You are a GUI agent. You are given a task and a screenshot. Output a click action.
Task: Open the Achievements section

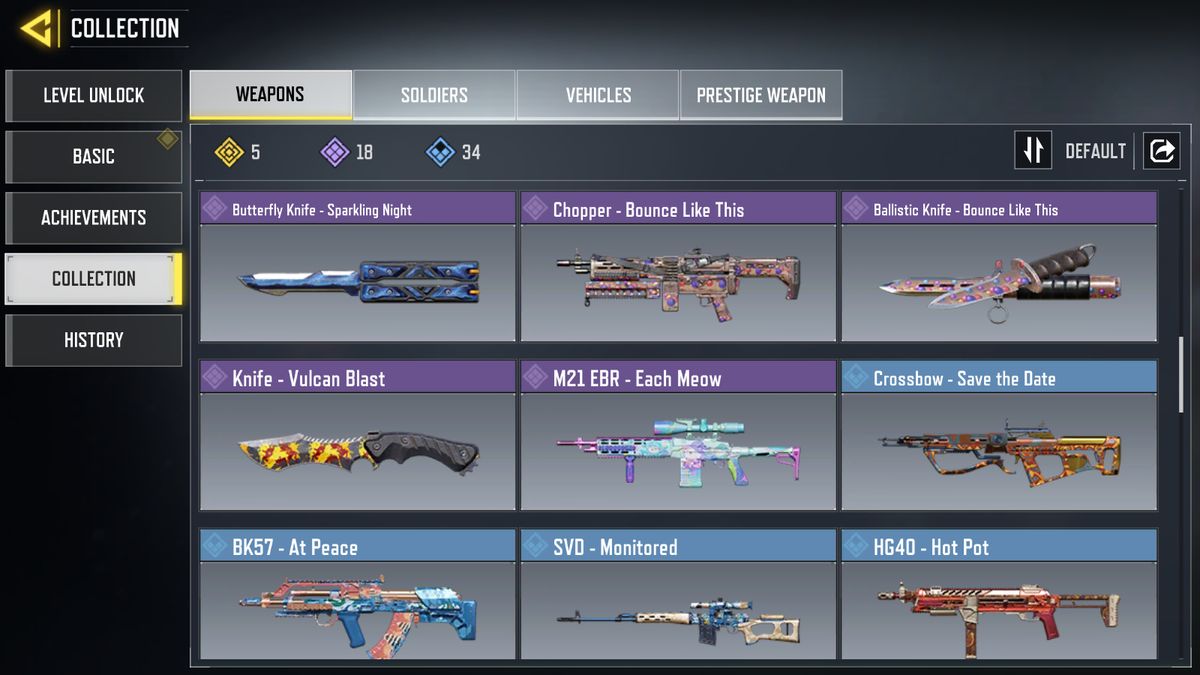[x=94, y=218]
